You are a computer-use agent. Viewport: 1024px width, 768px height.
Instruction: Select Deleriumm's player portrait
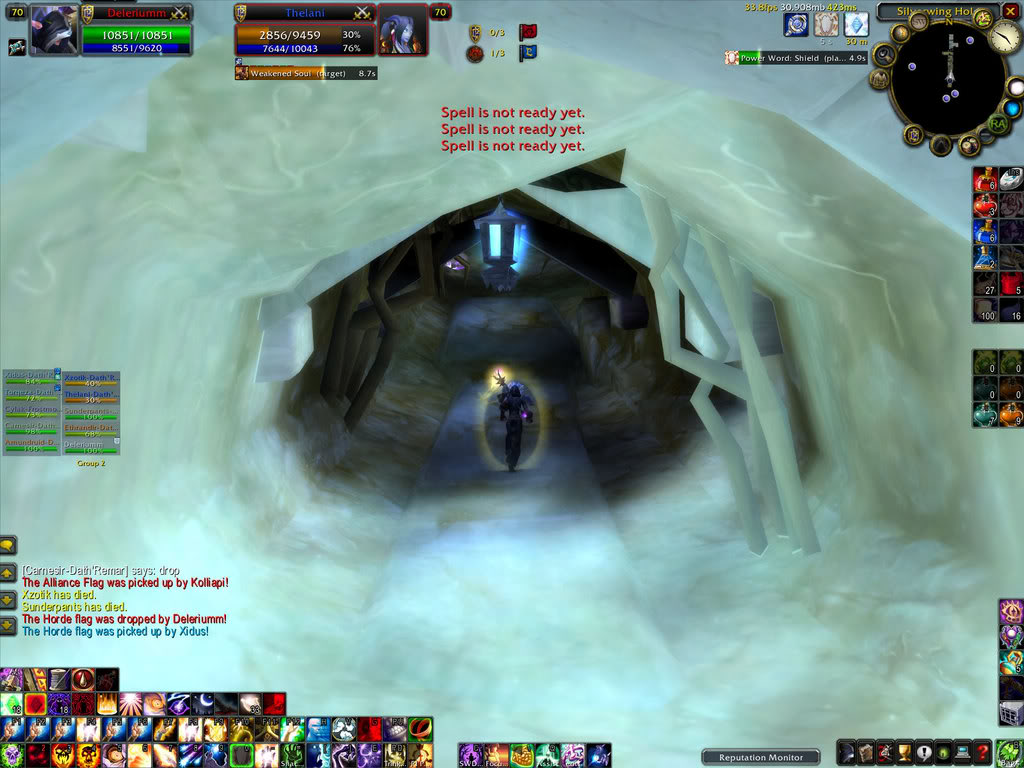54,31
